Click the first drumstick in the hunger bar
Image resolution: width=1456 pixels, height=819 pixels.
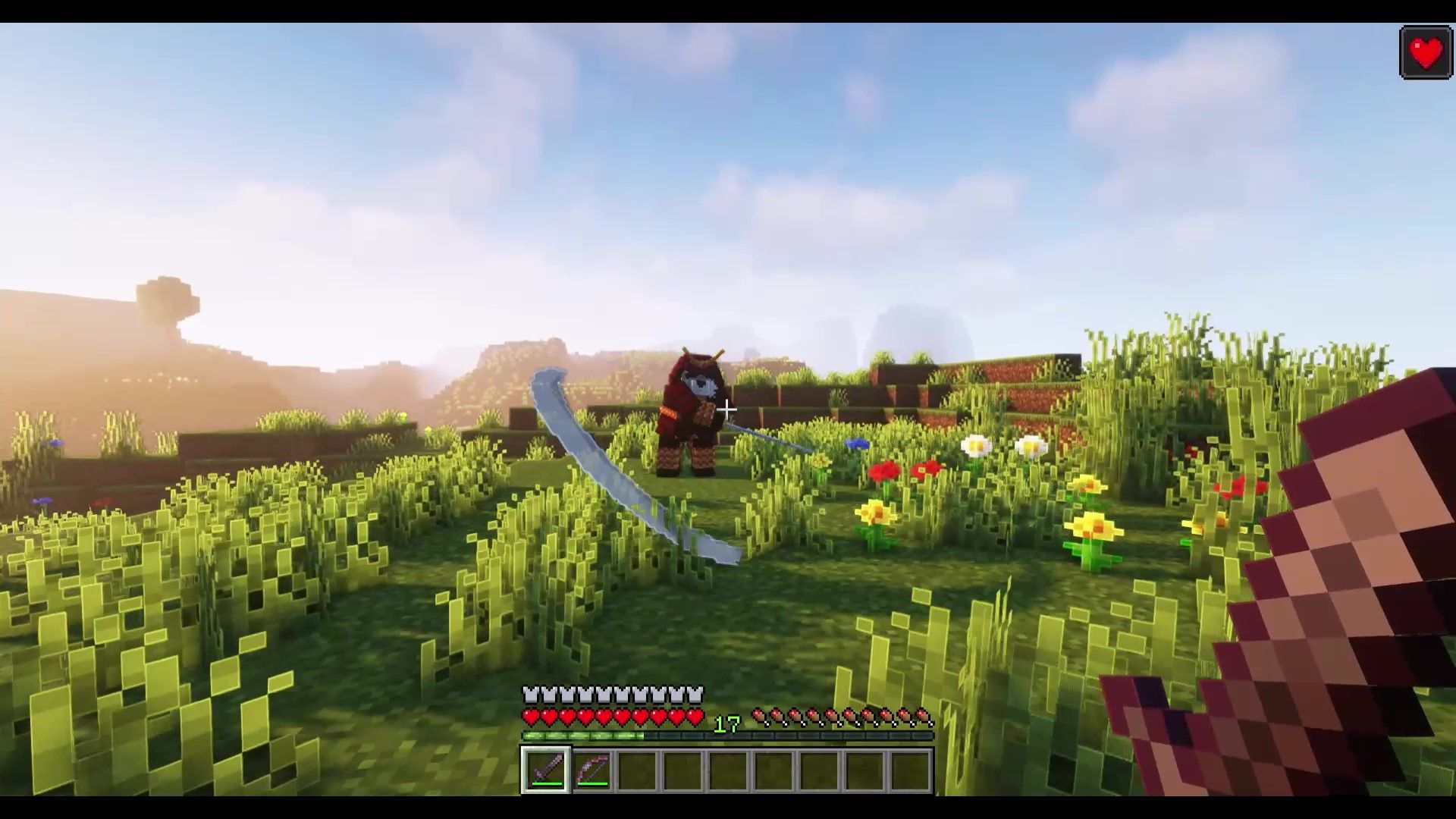(758, 717)
